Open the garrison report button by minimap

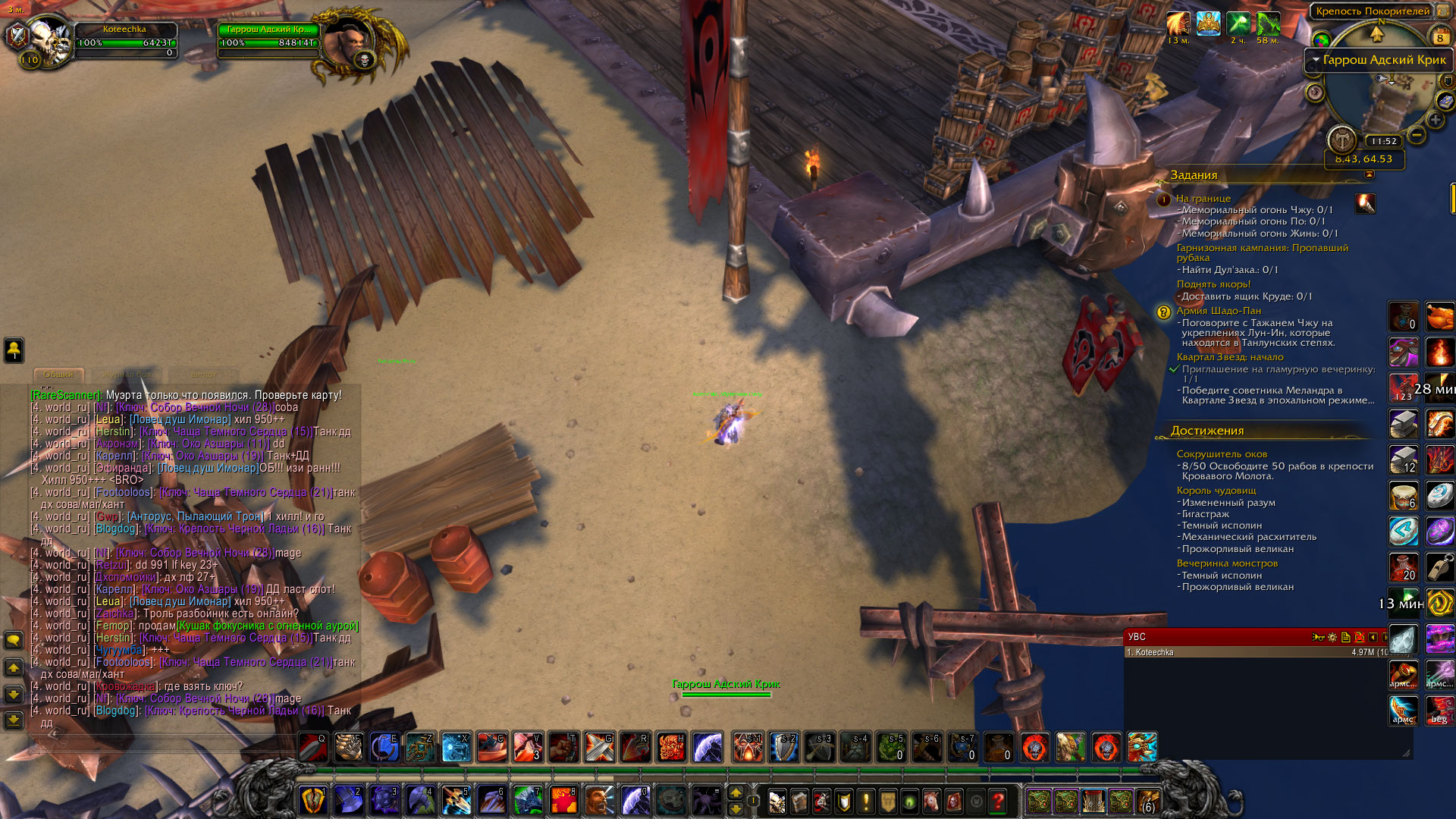coord(1341,140)
